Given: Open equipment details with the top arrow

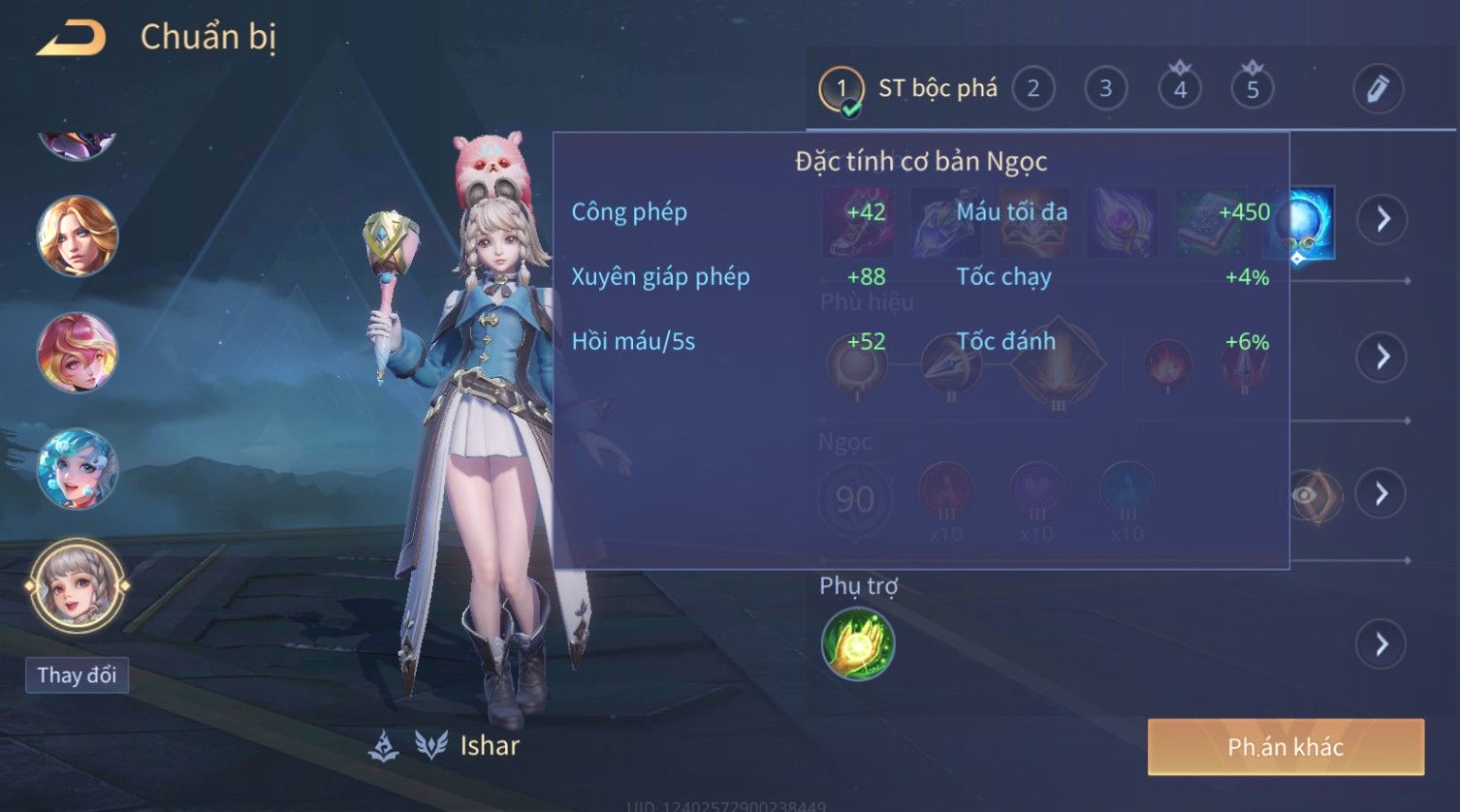Looking at the screenshot, I should [x=1382, y=220].
